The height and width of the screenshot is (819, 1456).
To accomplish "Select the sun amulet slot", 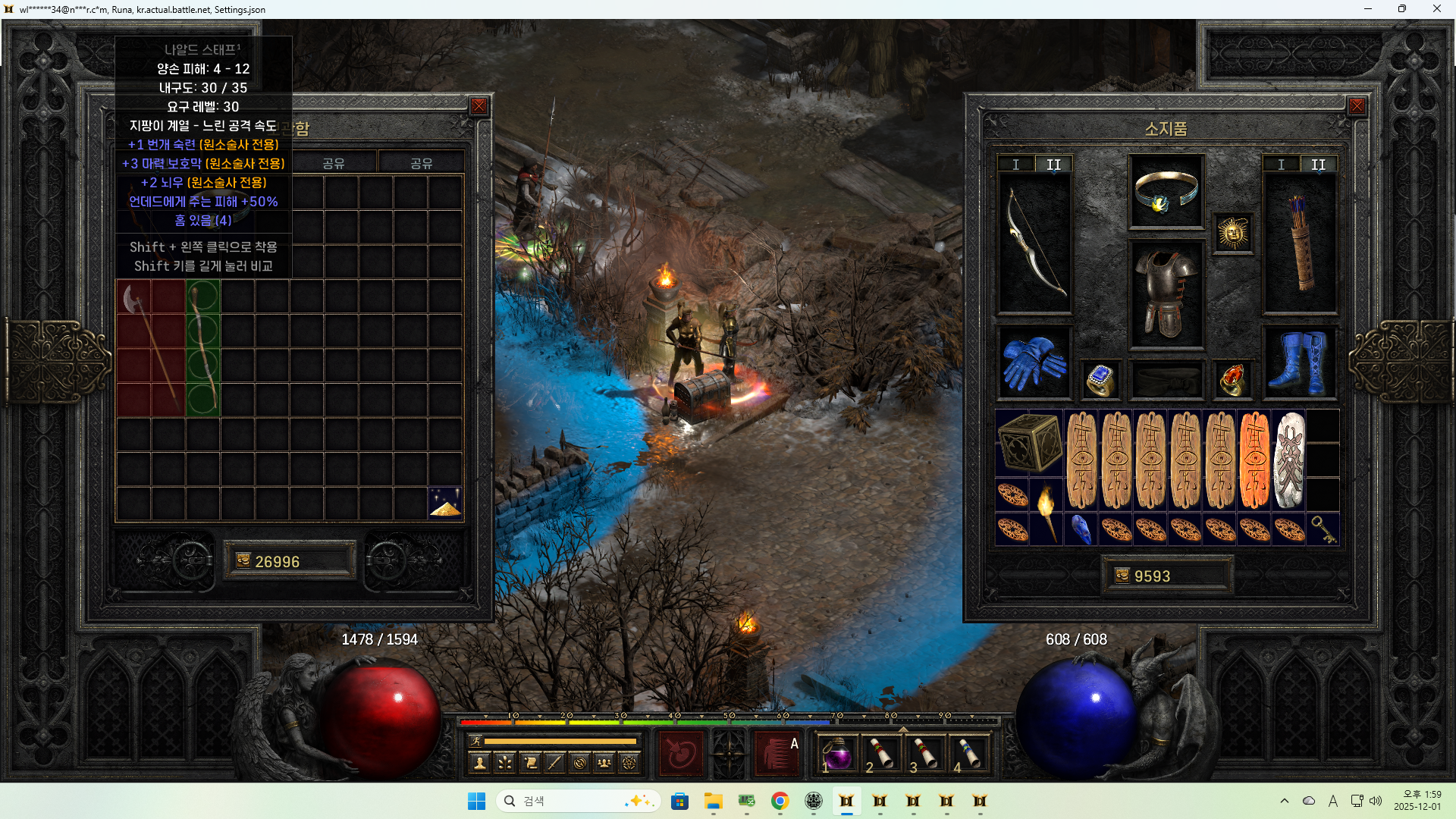I will pos(1232,233).
